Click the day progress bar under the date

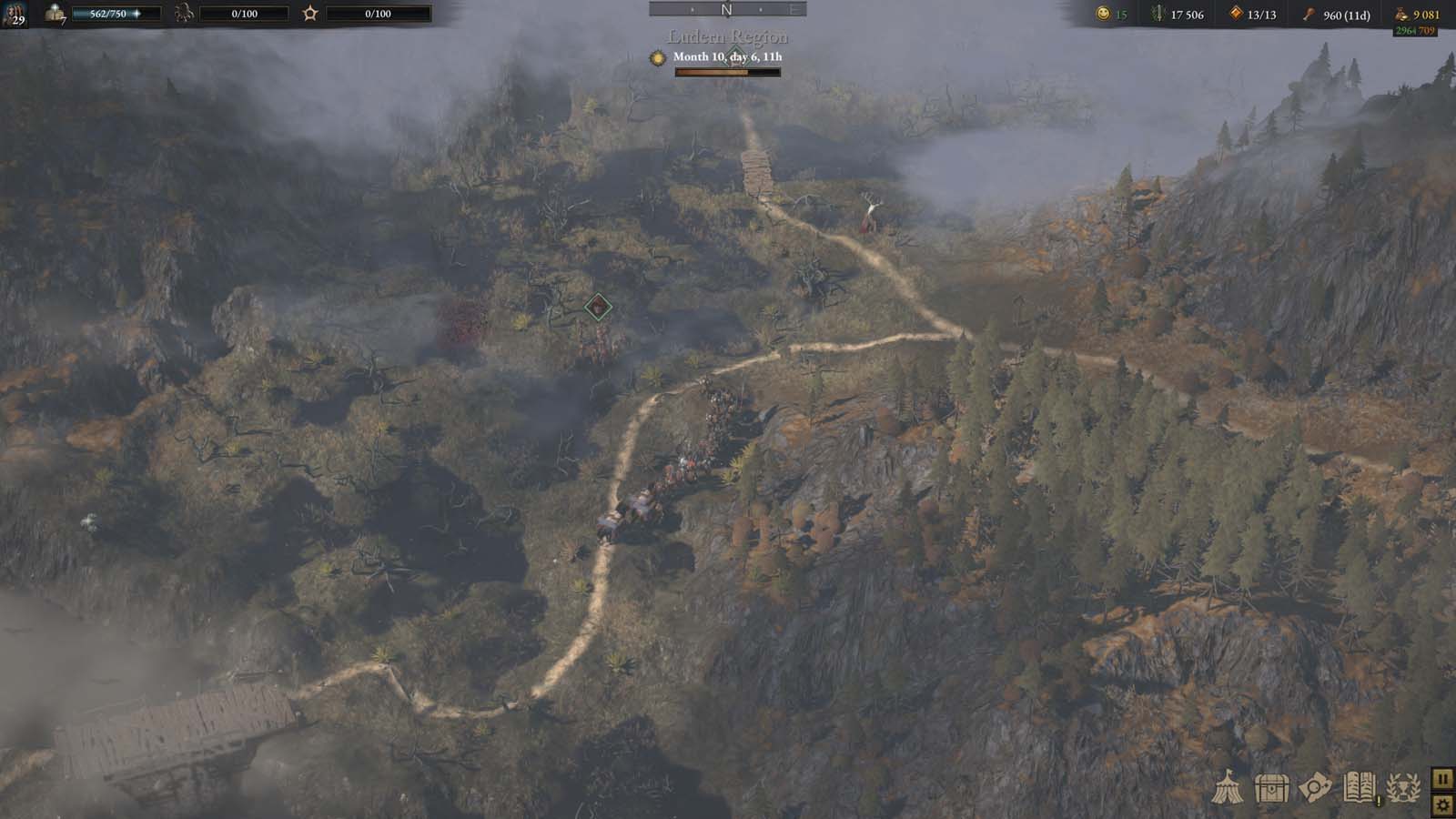click(x=726, y=74)
